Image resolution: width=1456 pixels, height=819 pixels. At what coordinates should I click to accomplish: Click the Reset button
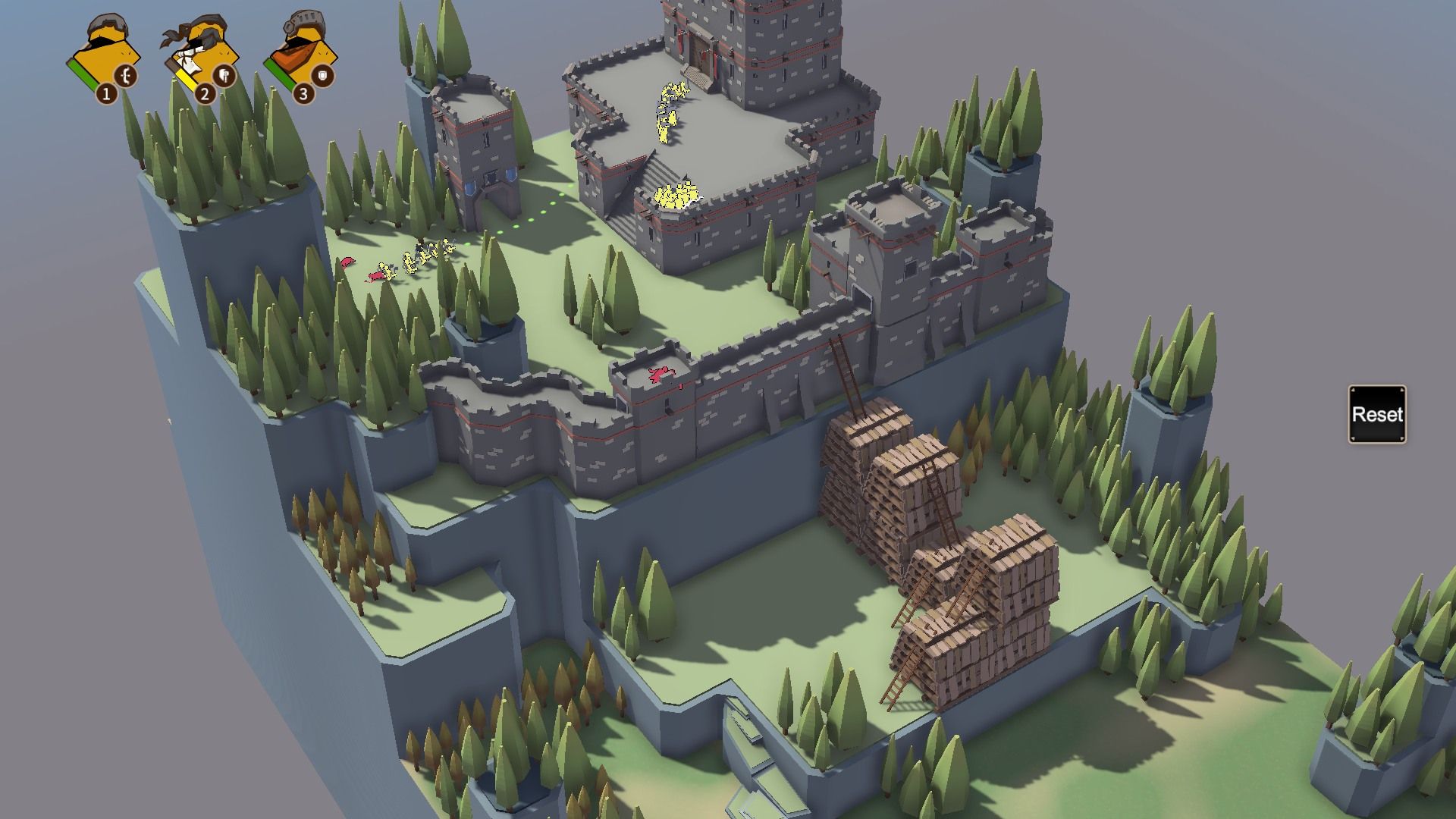[x=1376, y=414]
